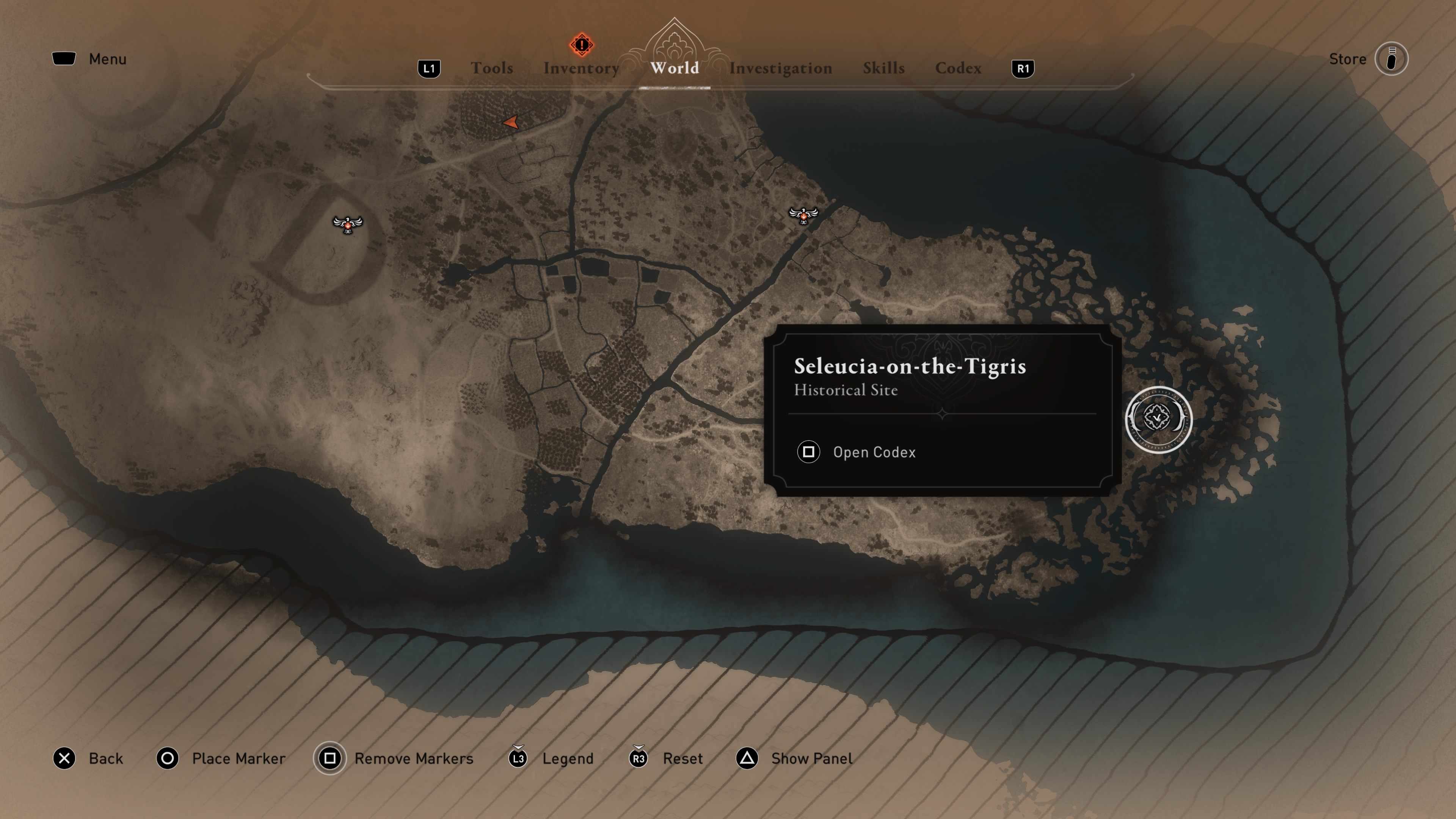Open the Skills tab
This screenshot has height=819, width=1456.
pos(883,68)
